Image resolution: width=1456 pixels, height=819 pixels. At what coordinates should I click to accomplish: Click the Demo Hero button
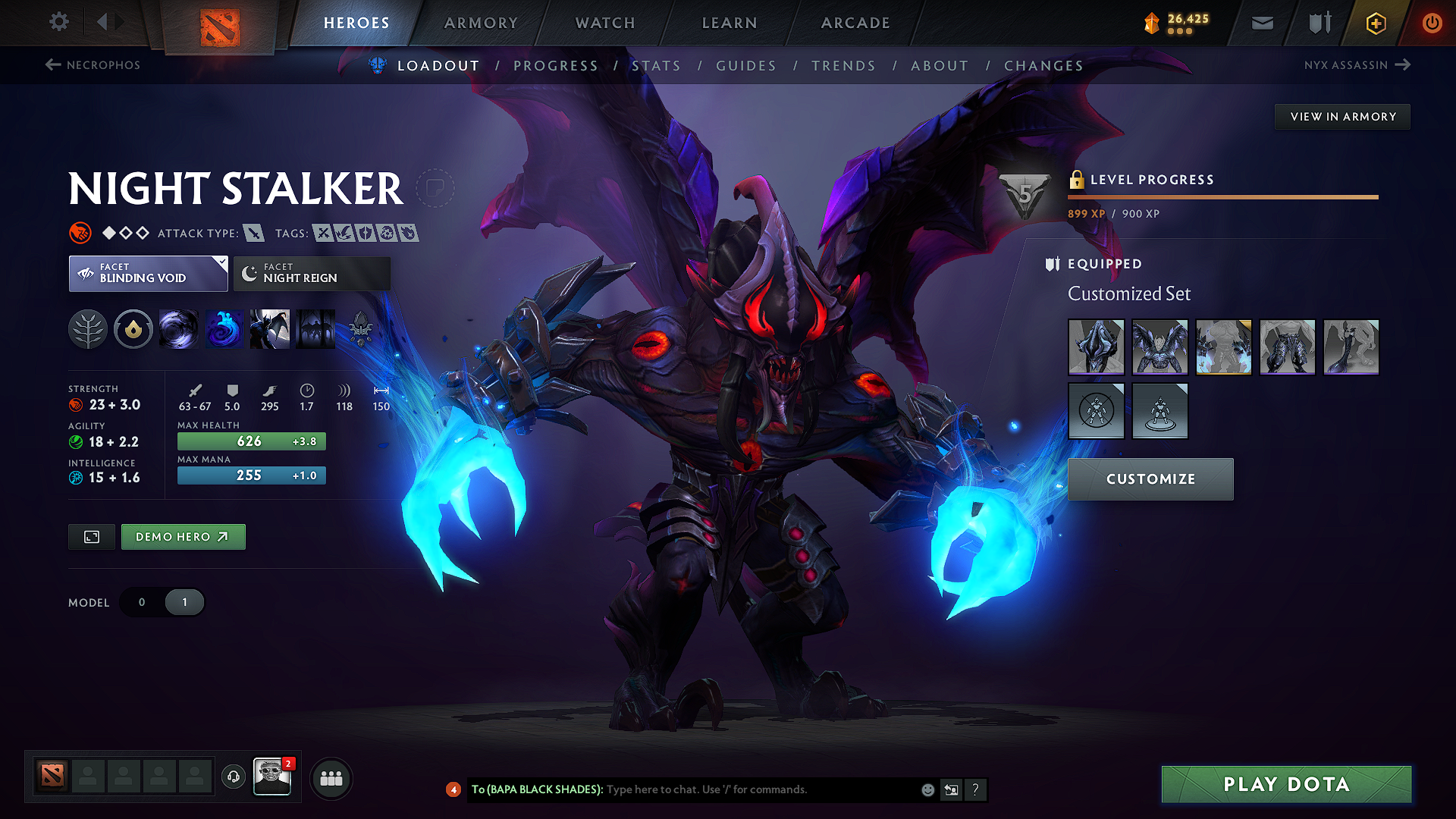(x=183, y=536)
